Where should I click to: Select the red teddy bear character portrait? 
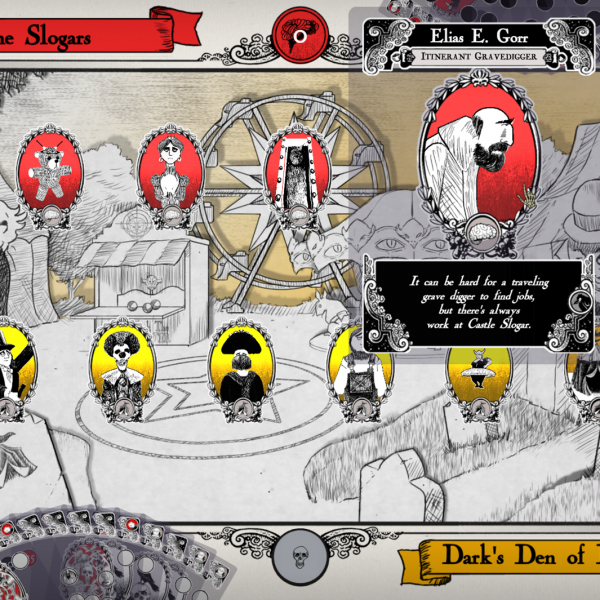(47, 170)
